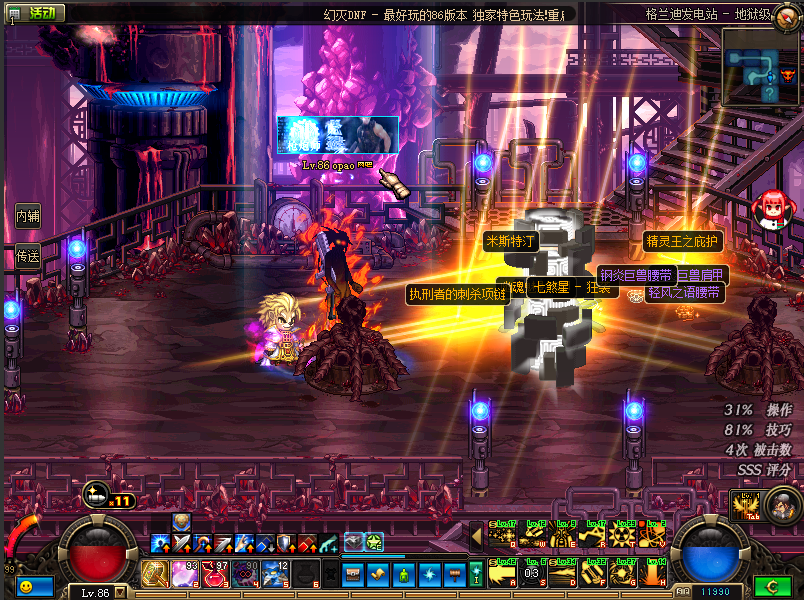Click the dungeon minimap
This screenshot has height=600, width=804.
point(760,65)
